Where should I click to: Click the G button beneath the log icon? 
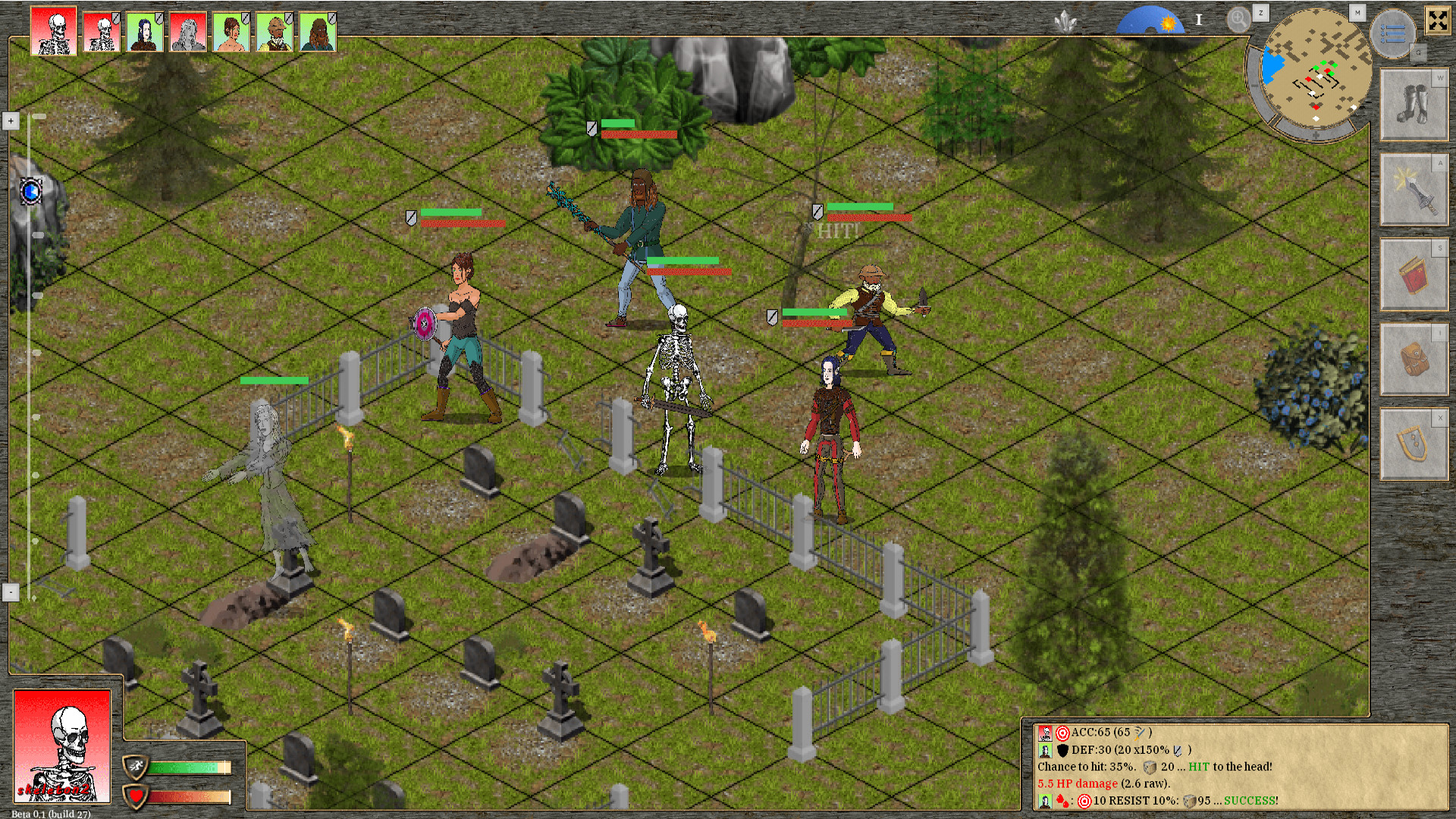click(x=1419, y=52)
